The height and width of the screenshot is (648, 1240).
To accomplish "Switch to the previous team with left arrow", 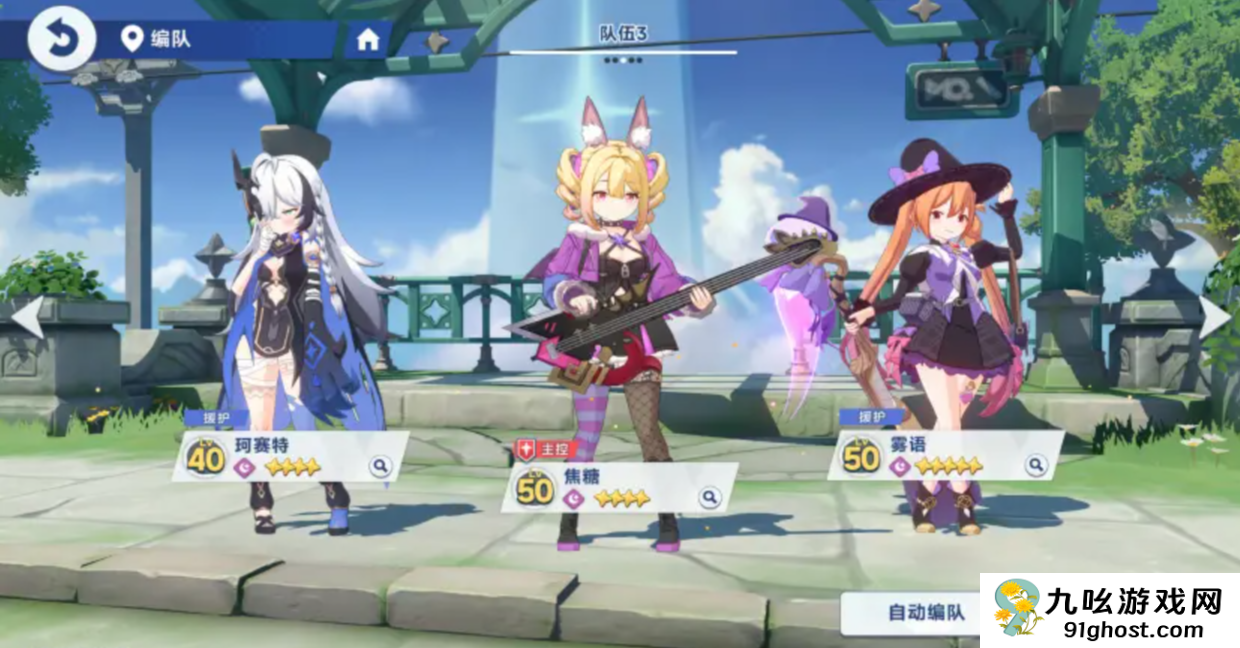I will coord(27,317).
